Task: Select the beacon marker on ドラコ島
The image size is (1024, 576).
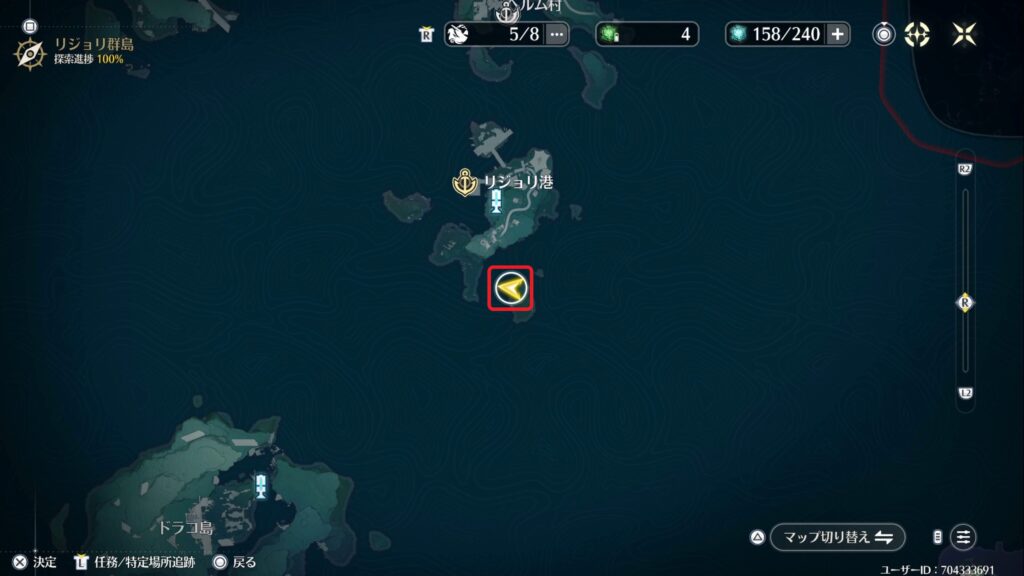Action: [x=261, y=487]
